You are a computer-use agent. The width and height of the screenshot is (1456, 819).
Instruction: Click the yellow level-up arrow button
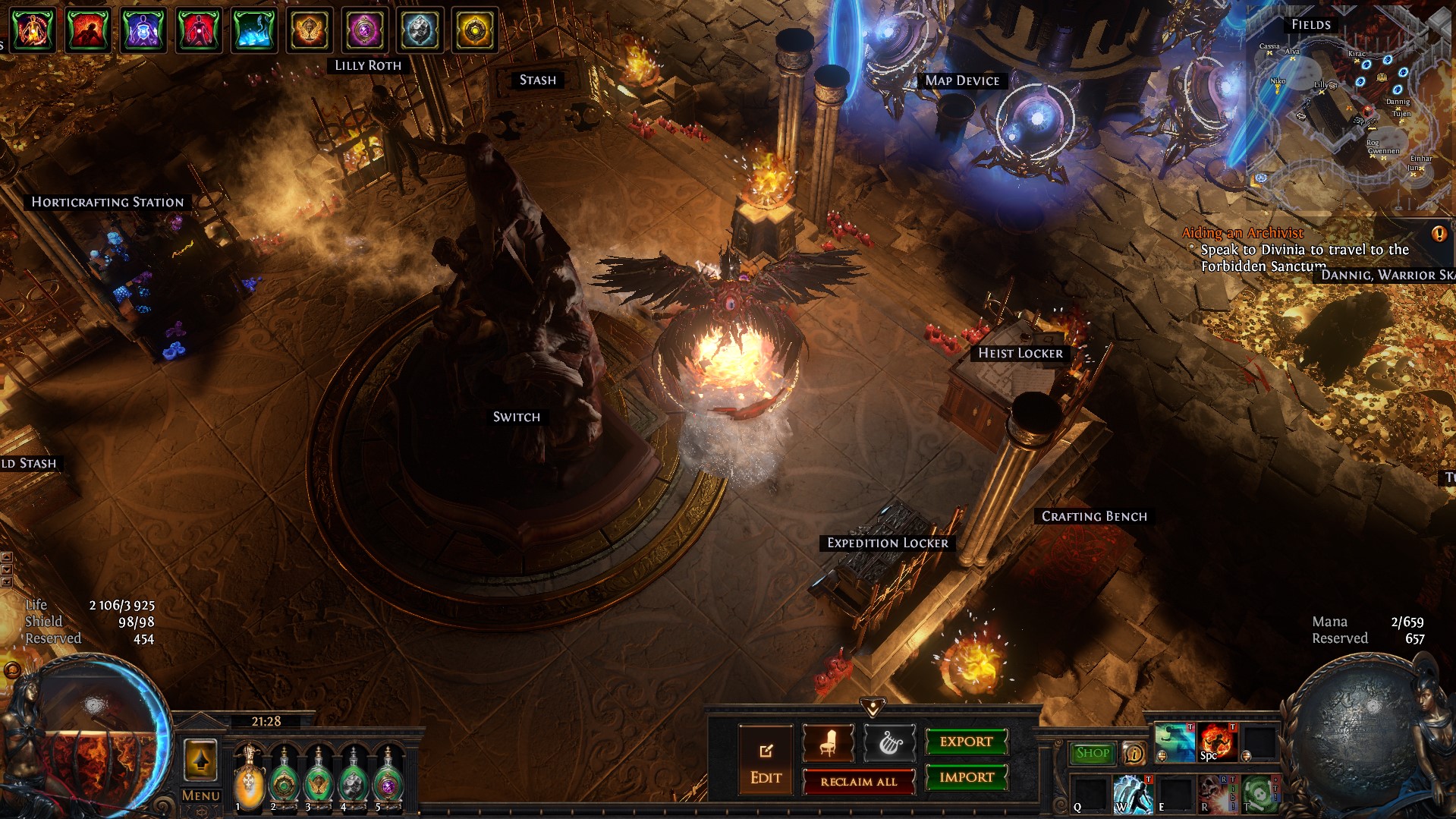click(x=200, y=759)
